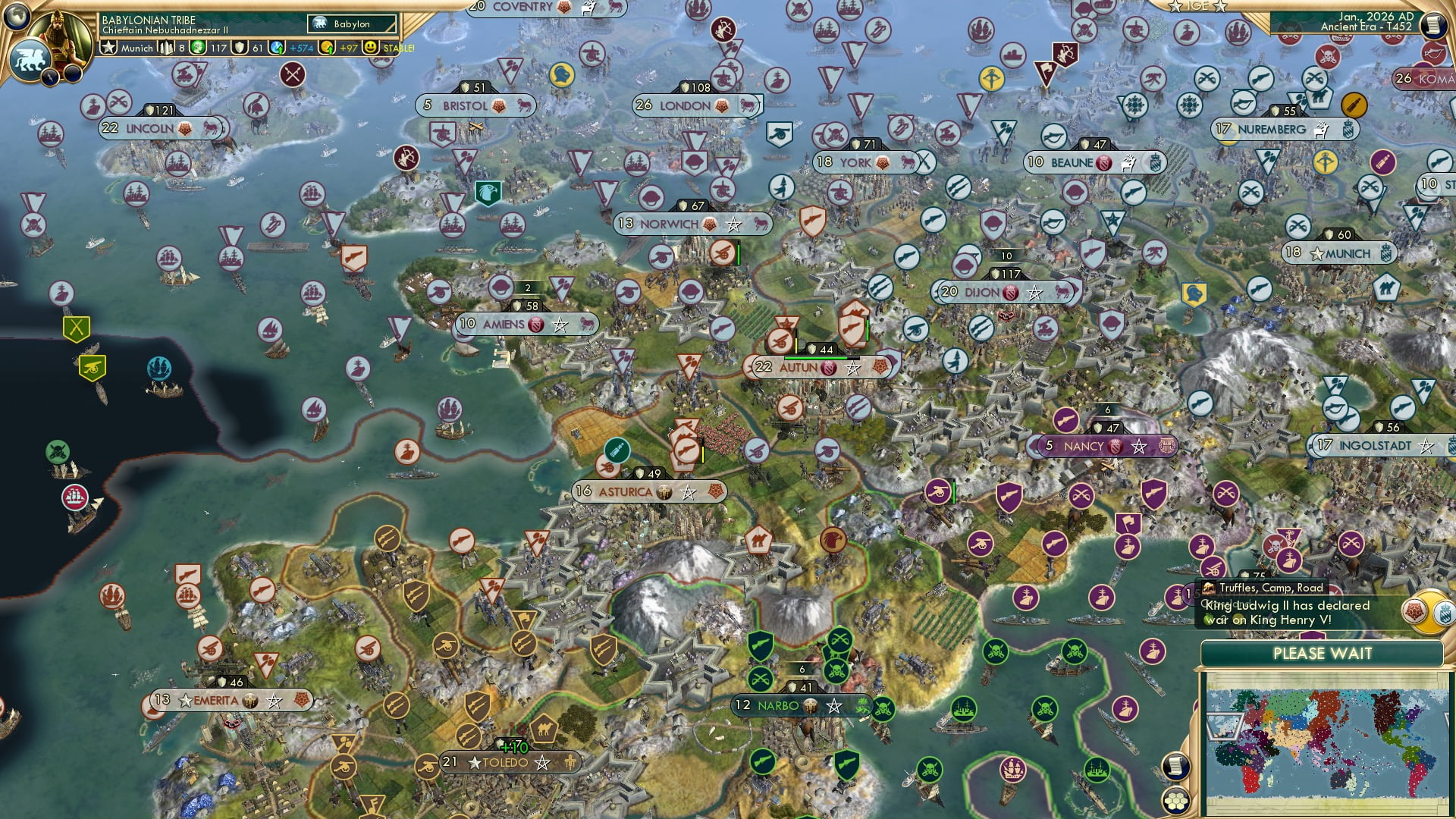
Task: Click the star toggle on Munich city banner
Action: pyautogui.click(x=1316, y=253)
